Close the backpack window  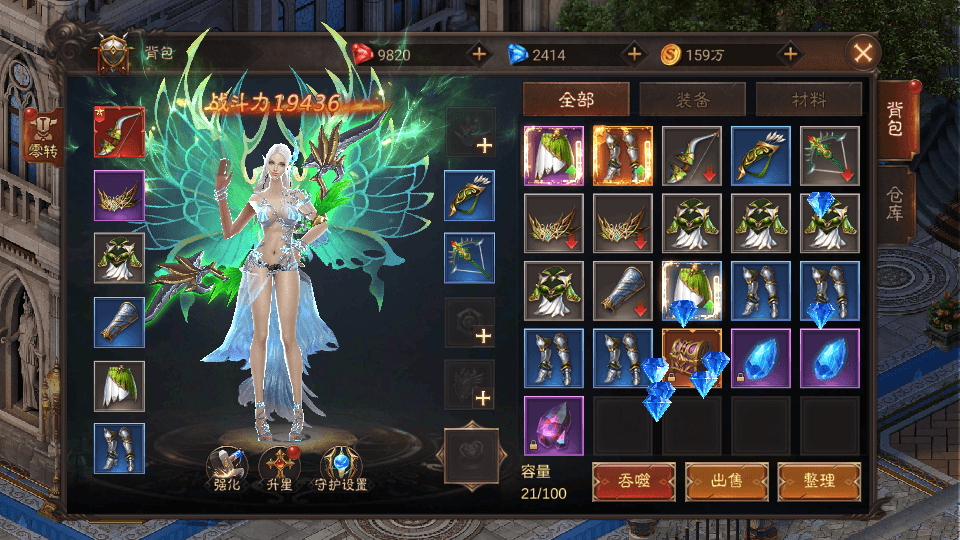pos(862,53)
